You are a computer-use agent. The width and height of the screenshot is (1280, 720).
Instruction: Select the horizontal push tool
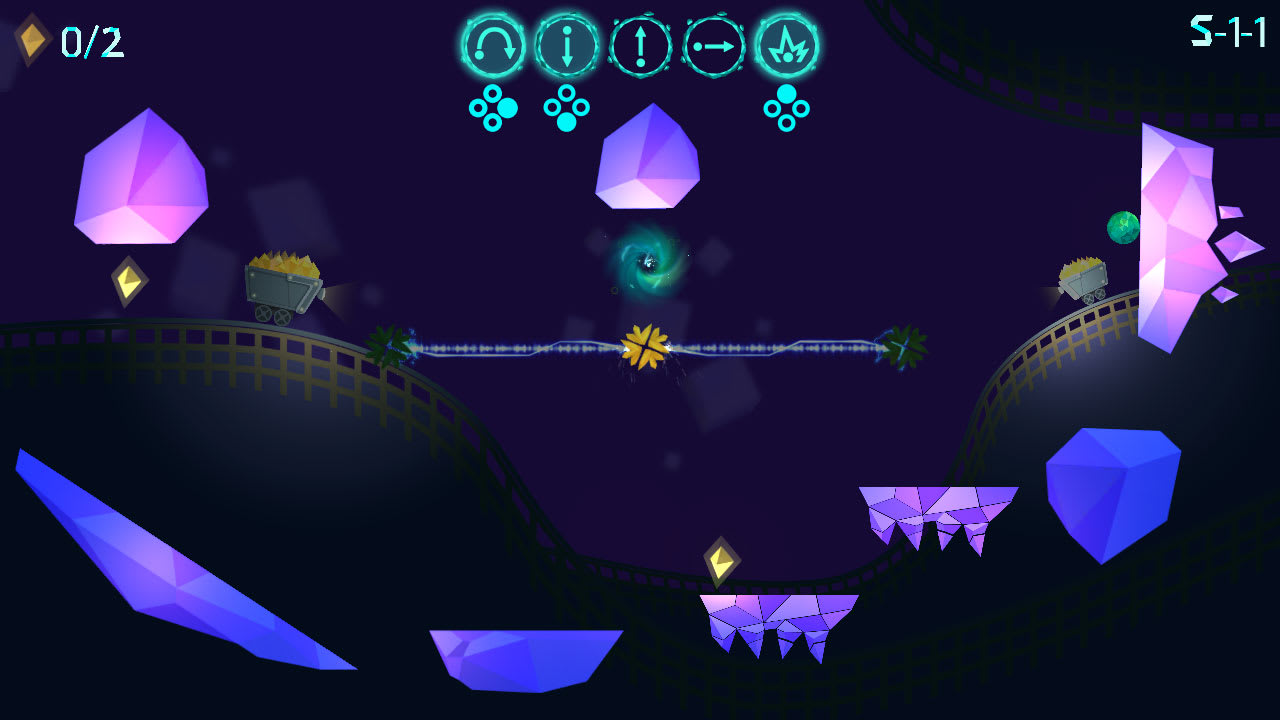pos(712,45)
